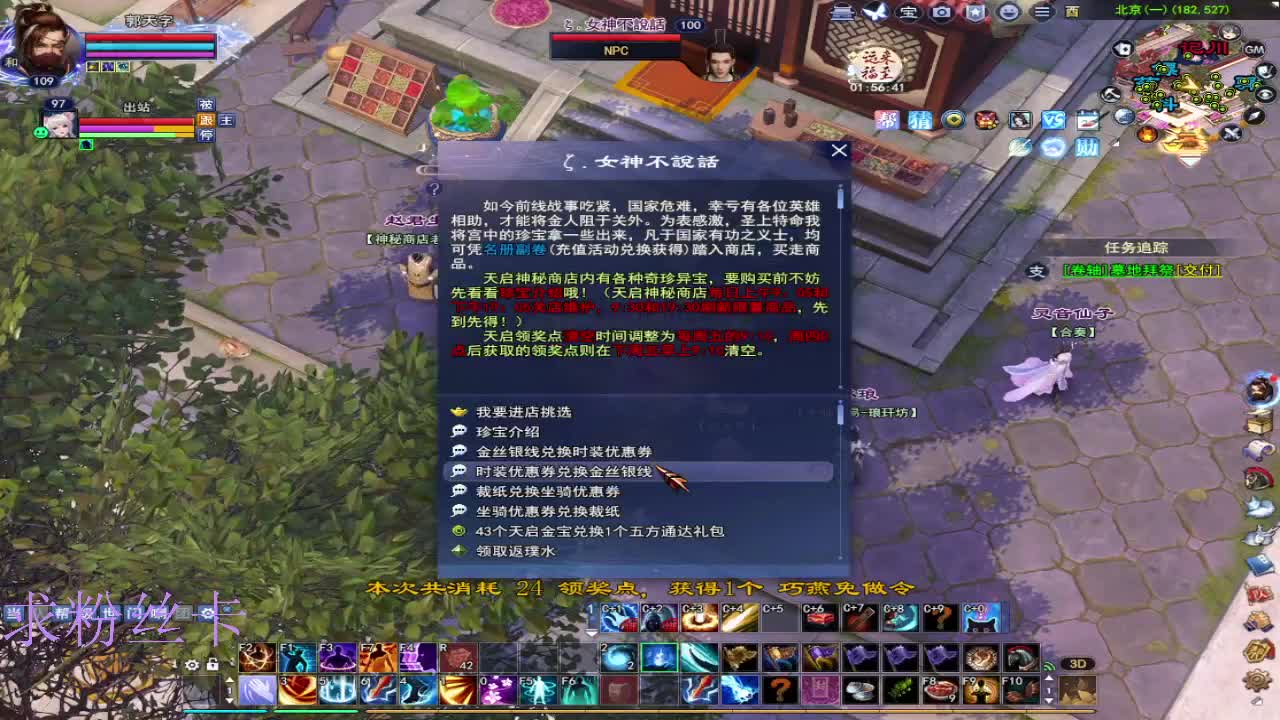The image size is (1280, 720).
Task: Click the butterfly icon in the top bar
Action: click(x=874, y=12)
